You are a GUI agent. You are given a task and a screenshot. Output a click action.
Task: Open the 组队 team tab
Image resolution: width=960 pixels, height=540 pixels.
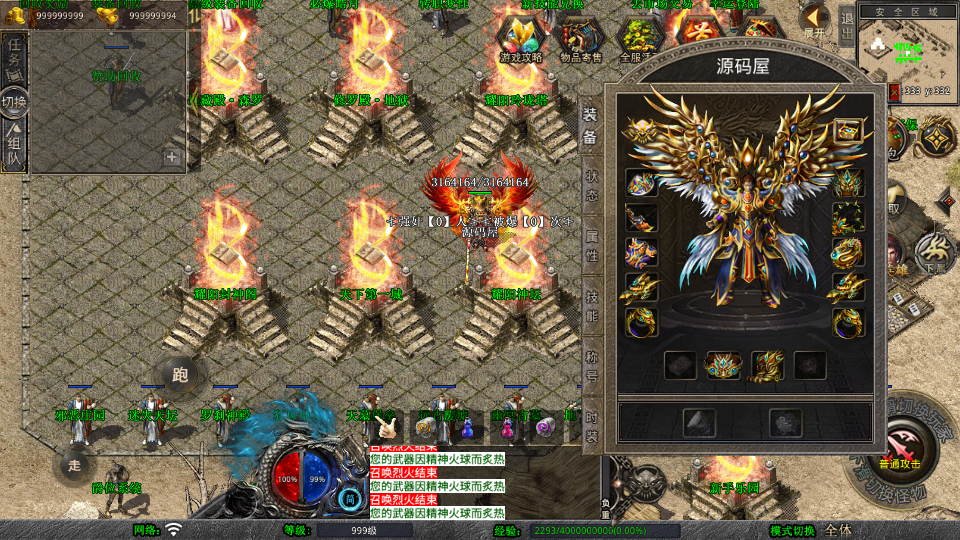[x=14, y=146]
